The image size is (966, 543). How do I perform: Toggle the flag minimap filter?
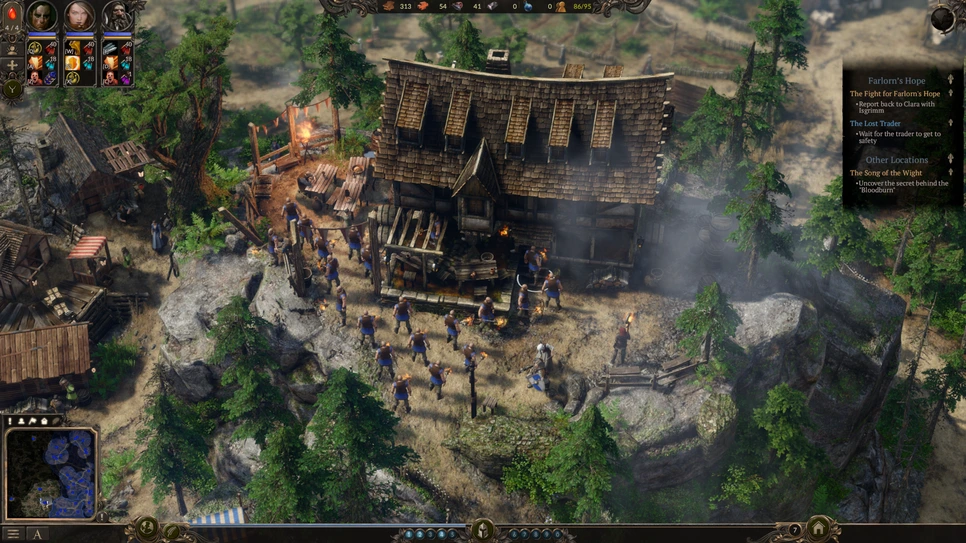pos(33,421)
